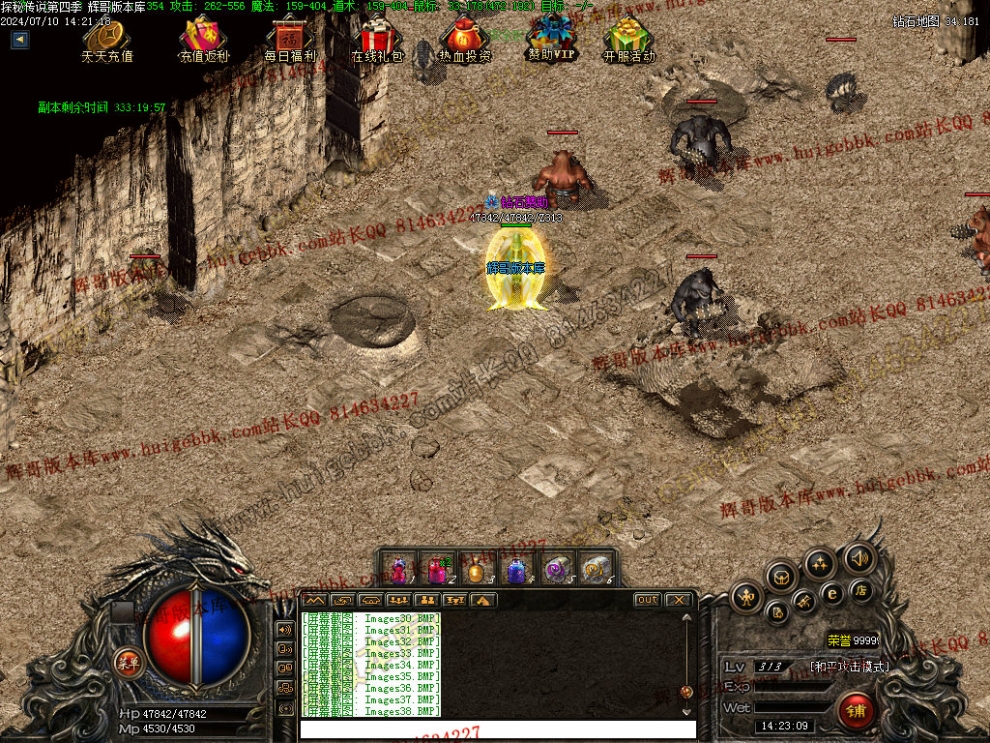
Task: Open the round 'e' button
Action: [832, 593]
